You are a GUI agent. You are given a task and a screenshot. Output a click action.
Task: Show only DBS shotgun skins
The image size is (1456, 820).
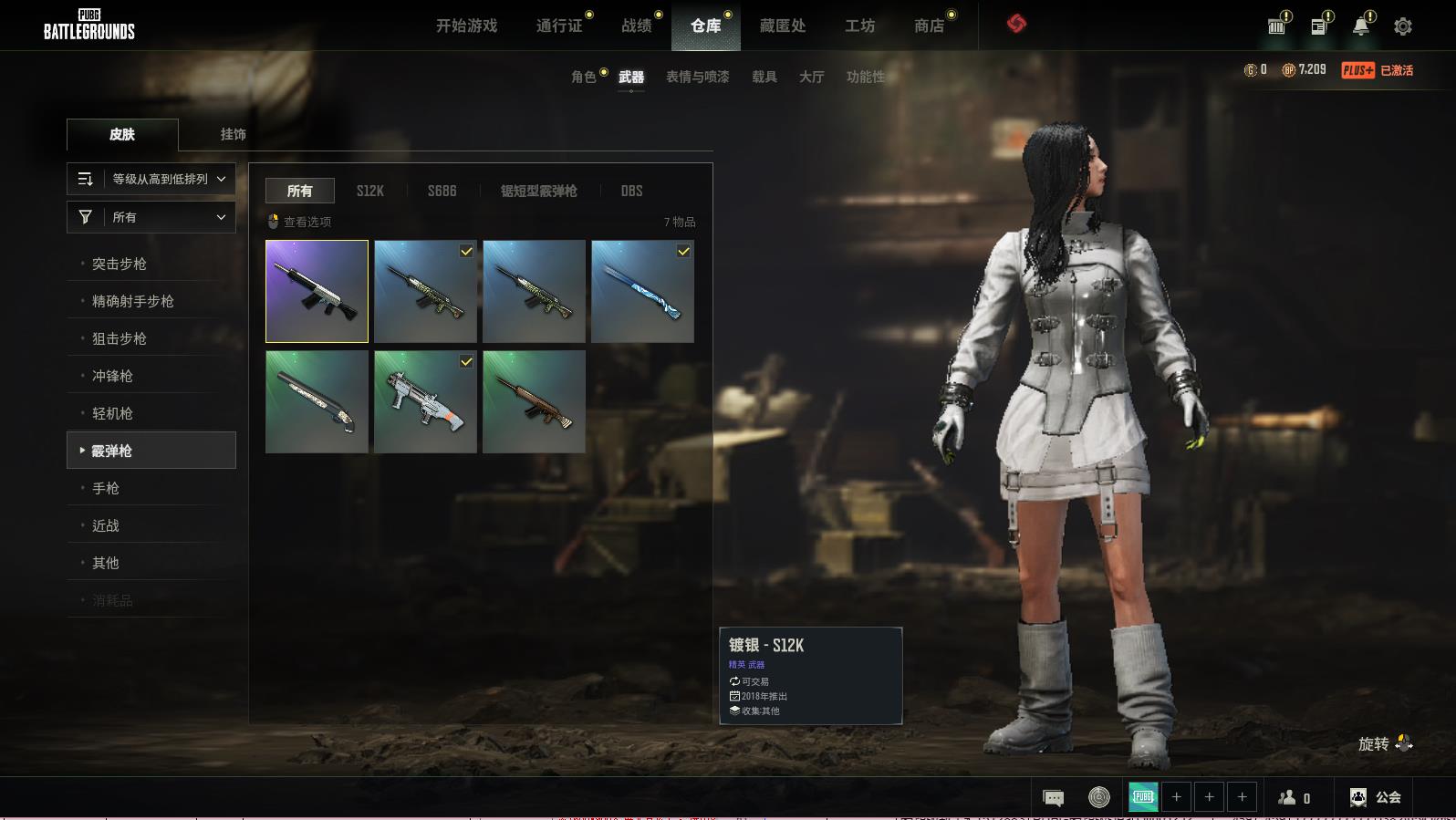click(x=631, y=191)
